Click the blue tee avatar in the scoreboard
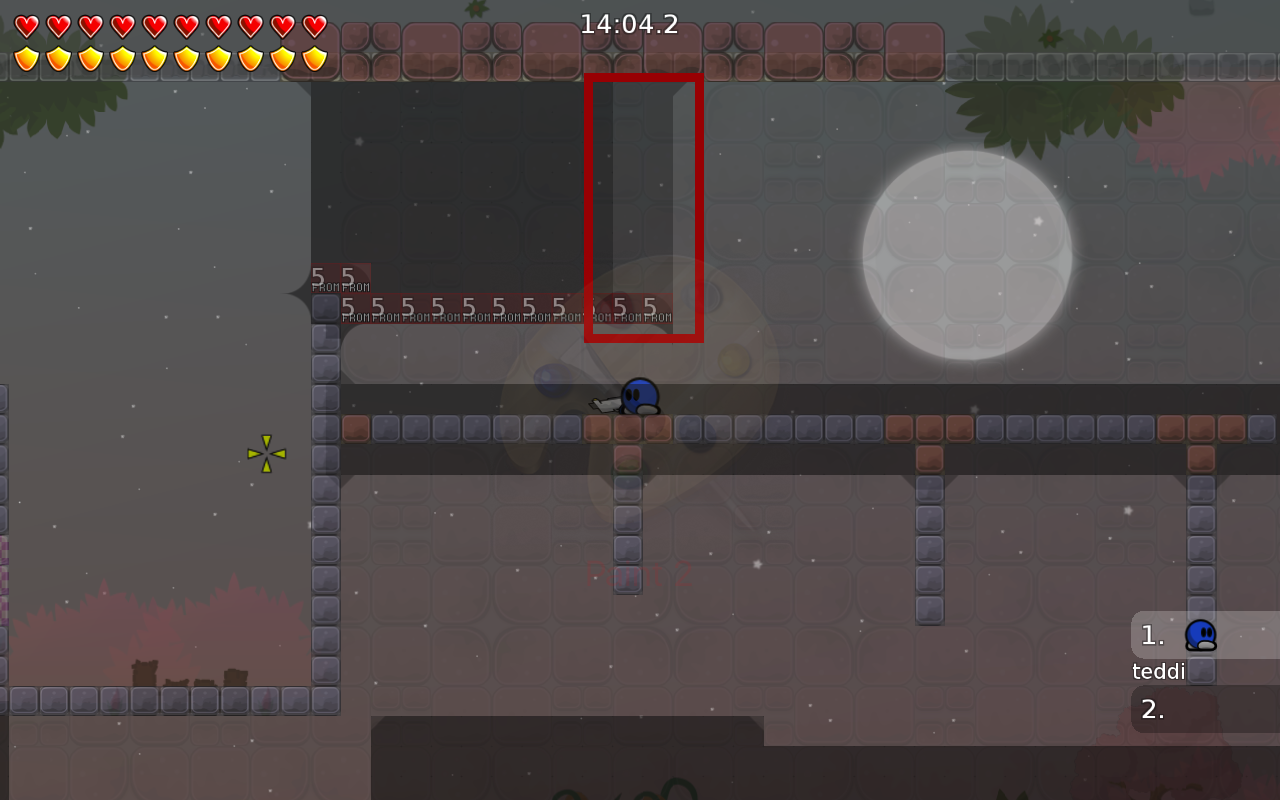The image size is (1280, 800). pos(1201,635)
